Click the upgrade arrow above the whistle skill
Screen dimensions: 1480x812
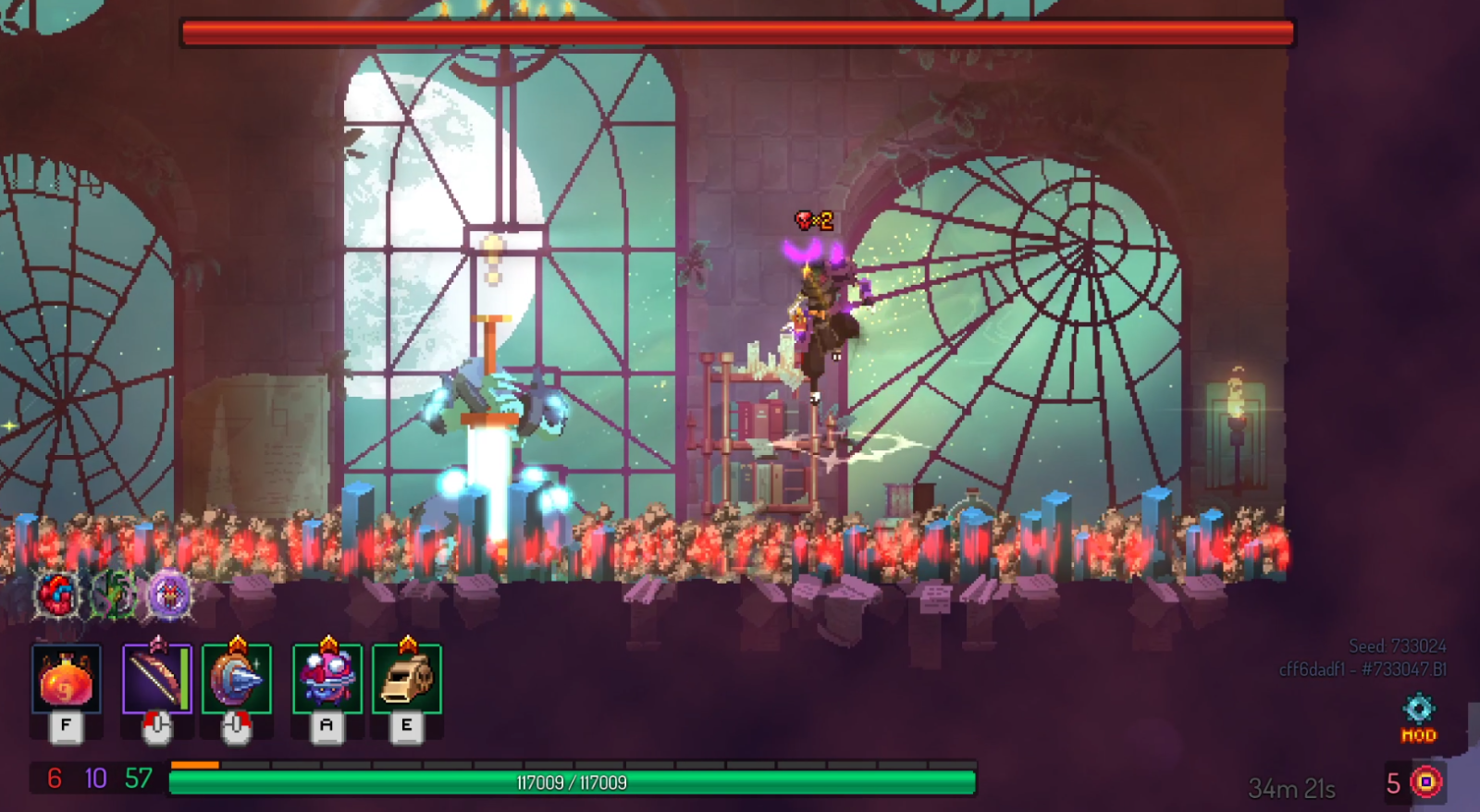[407, 642]
